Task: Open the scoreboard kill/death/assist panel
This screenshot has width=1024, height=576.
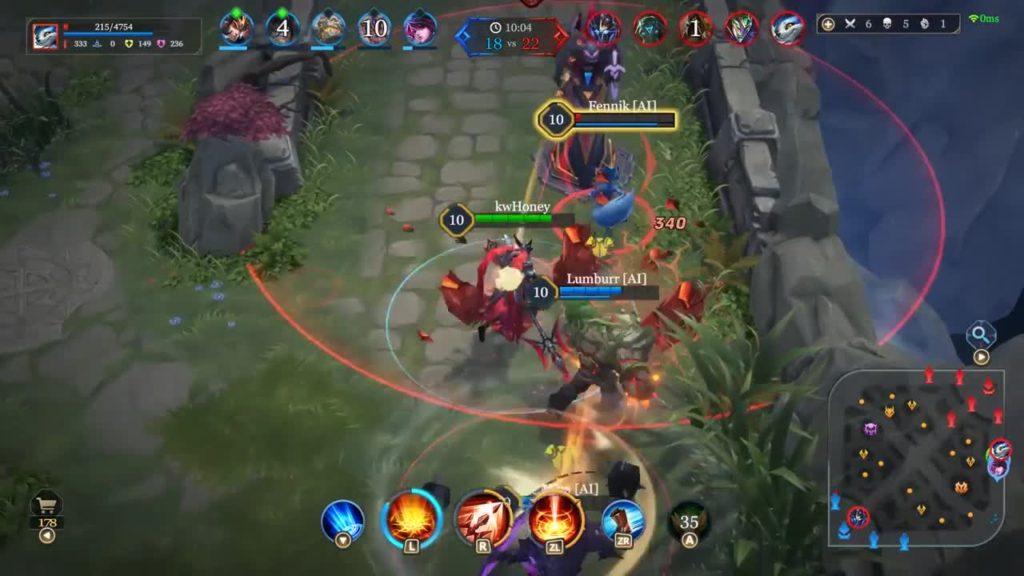Action: (x=888, y=23)
